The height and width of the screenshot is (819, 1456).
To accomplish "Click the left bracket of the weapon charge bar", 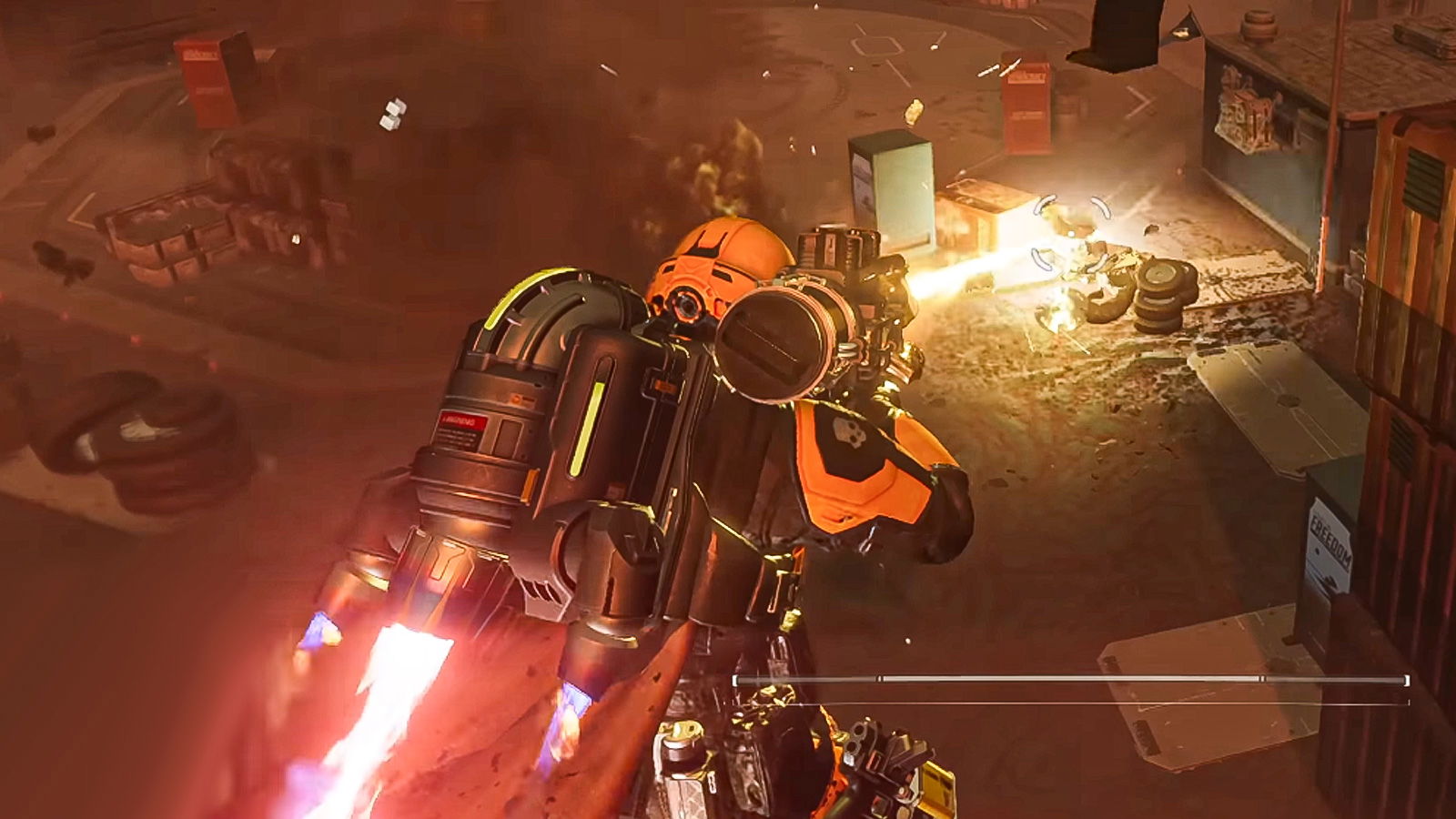I will (x=735, y=681).
